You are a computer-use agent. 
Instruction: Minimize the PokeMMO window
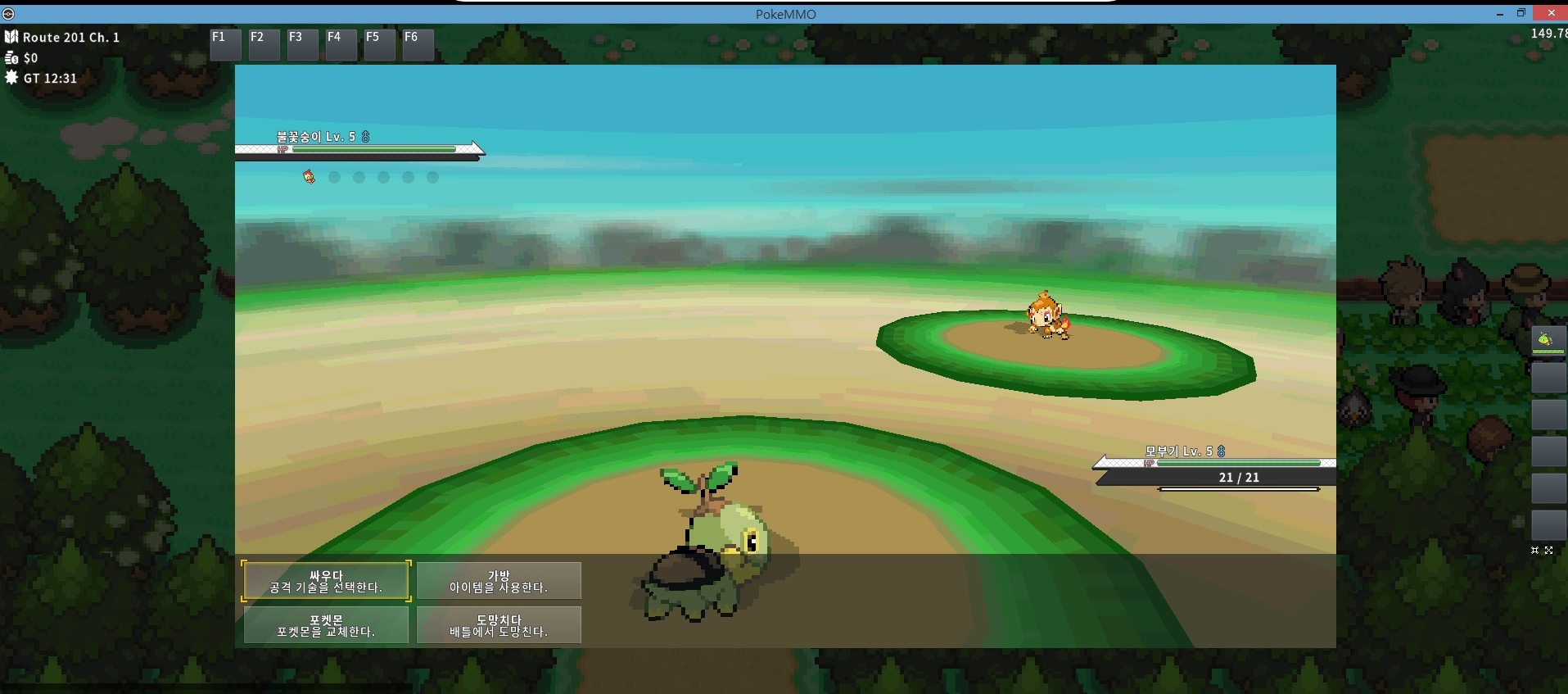coord(1499,14)
